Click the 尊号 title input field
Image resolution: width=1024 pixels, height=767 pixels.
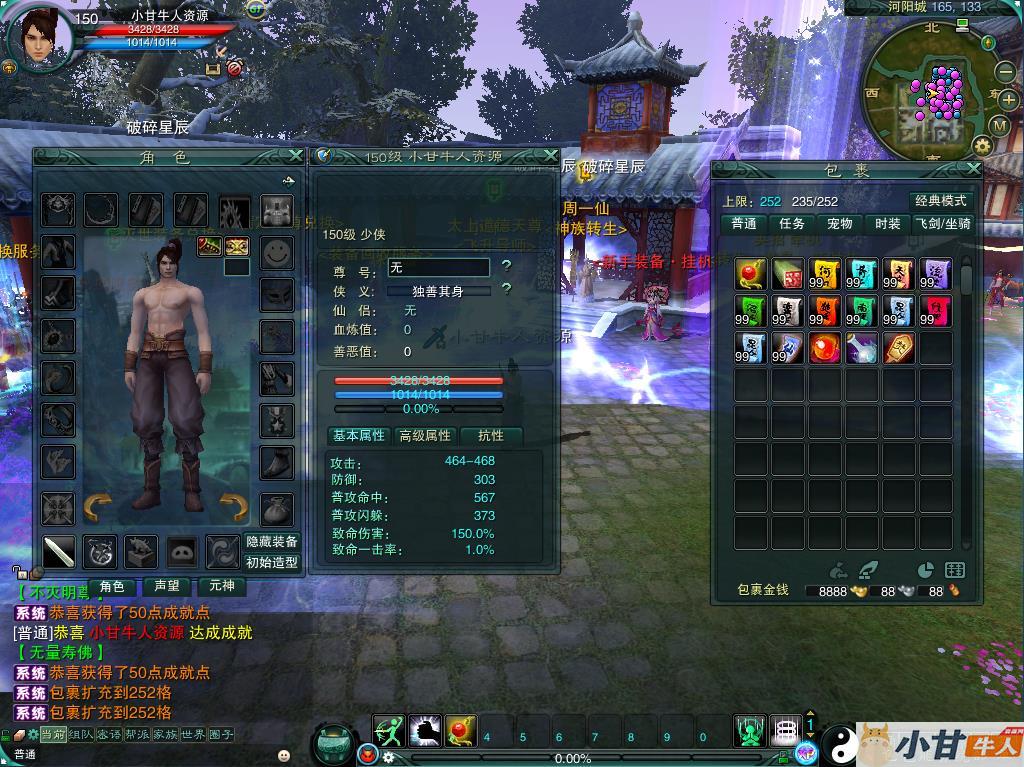tap(438, 267)
